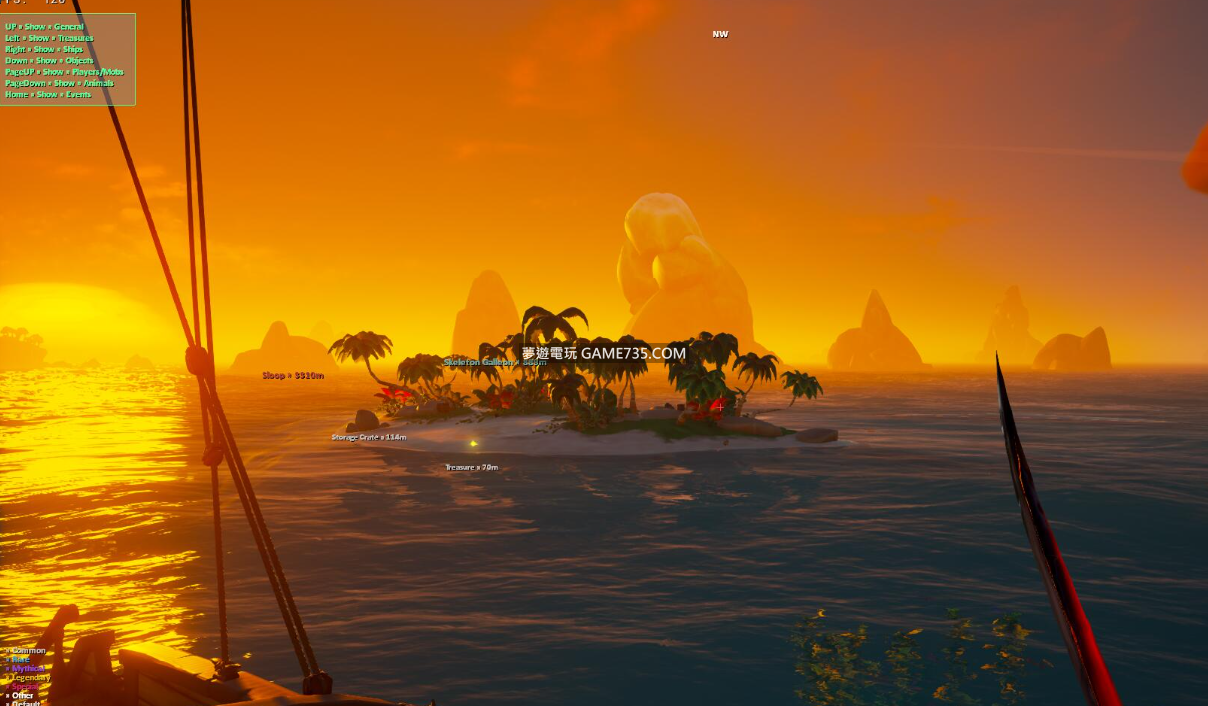Select the Show Players/Mobs overlay entry
Screen dimensions: 1208x706
point(64,72)
